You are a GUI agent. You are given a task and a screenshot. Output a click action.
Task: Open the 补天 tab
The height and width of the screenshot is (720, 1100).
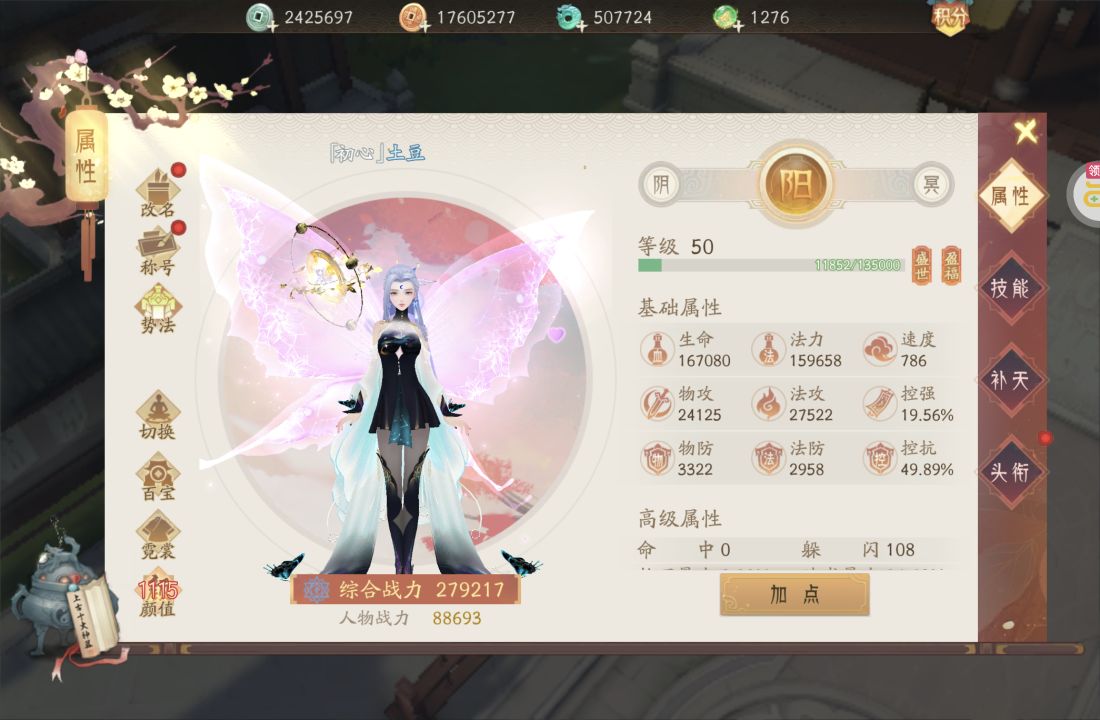1010,380
